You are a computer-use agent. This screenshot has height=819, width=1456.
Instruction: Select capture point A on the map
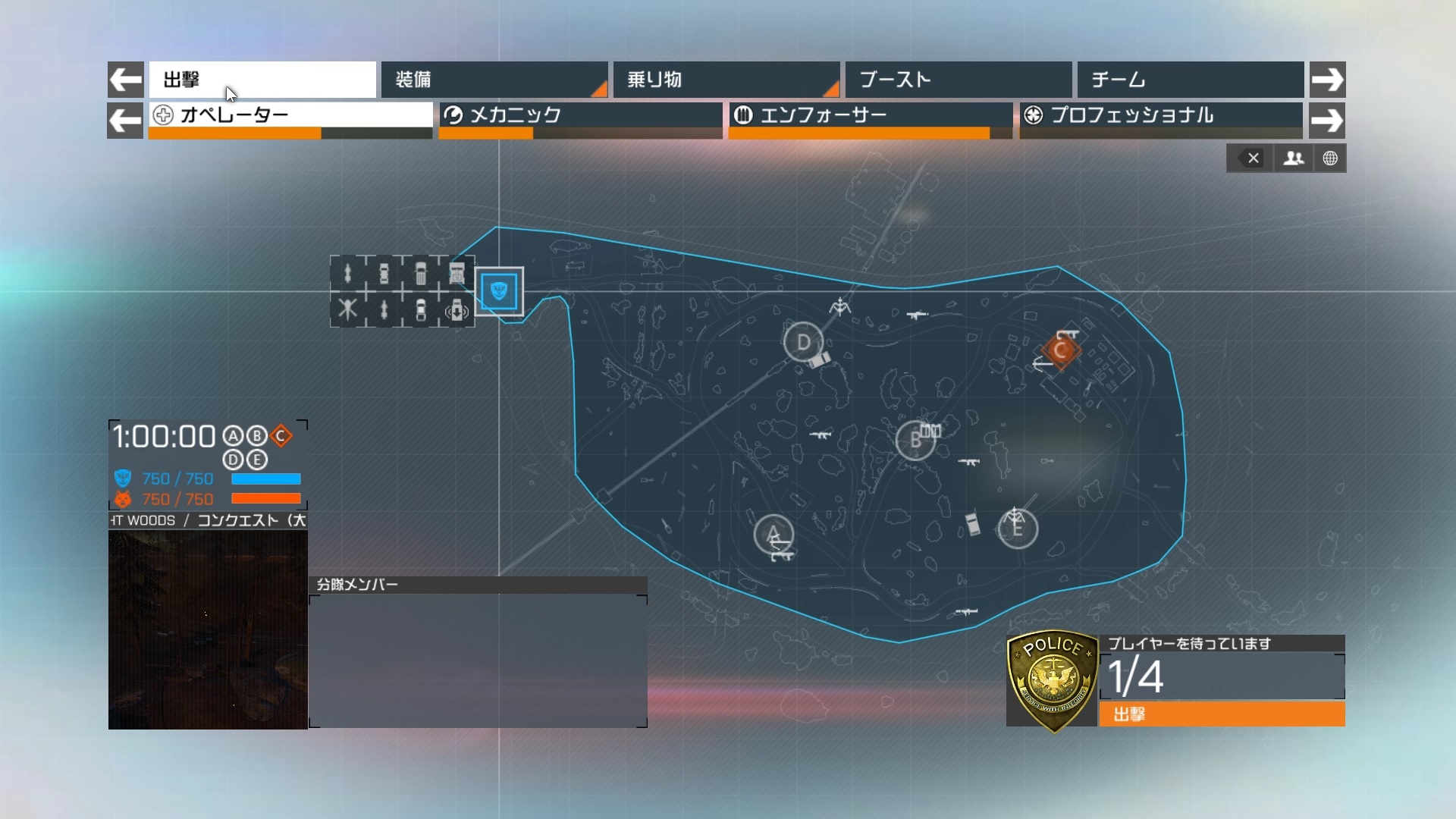click(773, 534)
